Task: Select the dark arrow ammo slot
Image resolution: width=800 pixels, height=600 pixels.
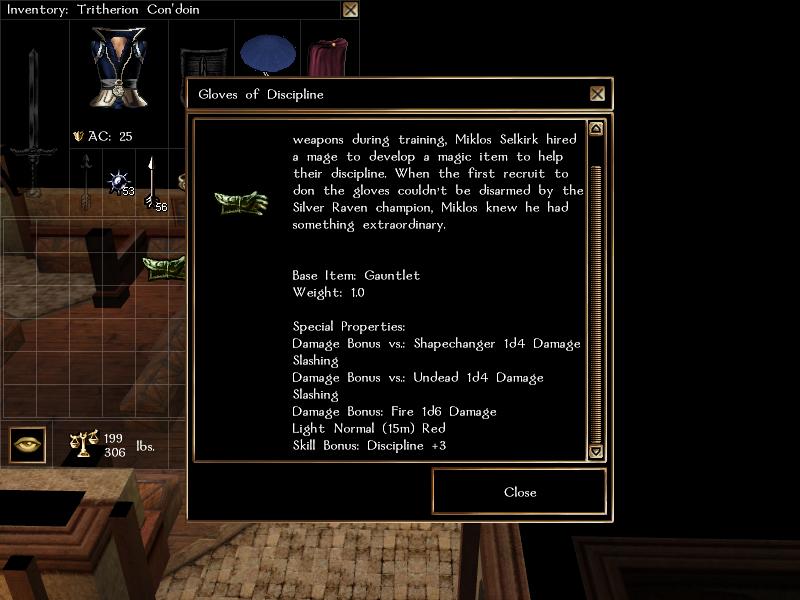Action: pyautogui.click(x=86, y=180)
